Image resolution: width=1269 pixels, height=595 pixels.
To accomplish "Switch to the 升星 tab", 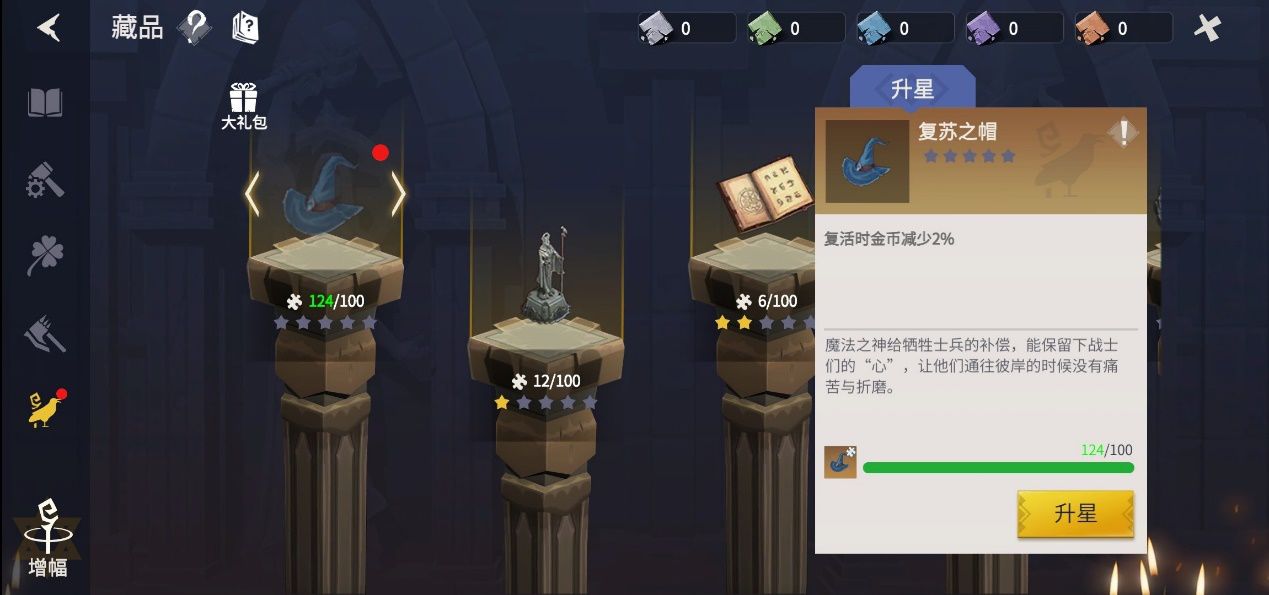I will click(912, 89).
